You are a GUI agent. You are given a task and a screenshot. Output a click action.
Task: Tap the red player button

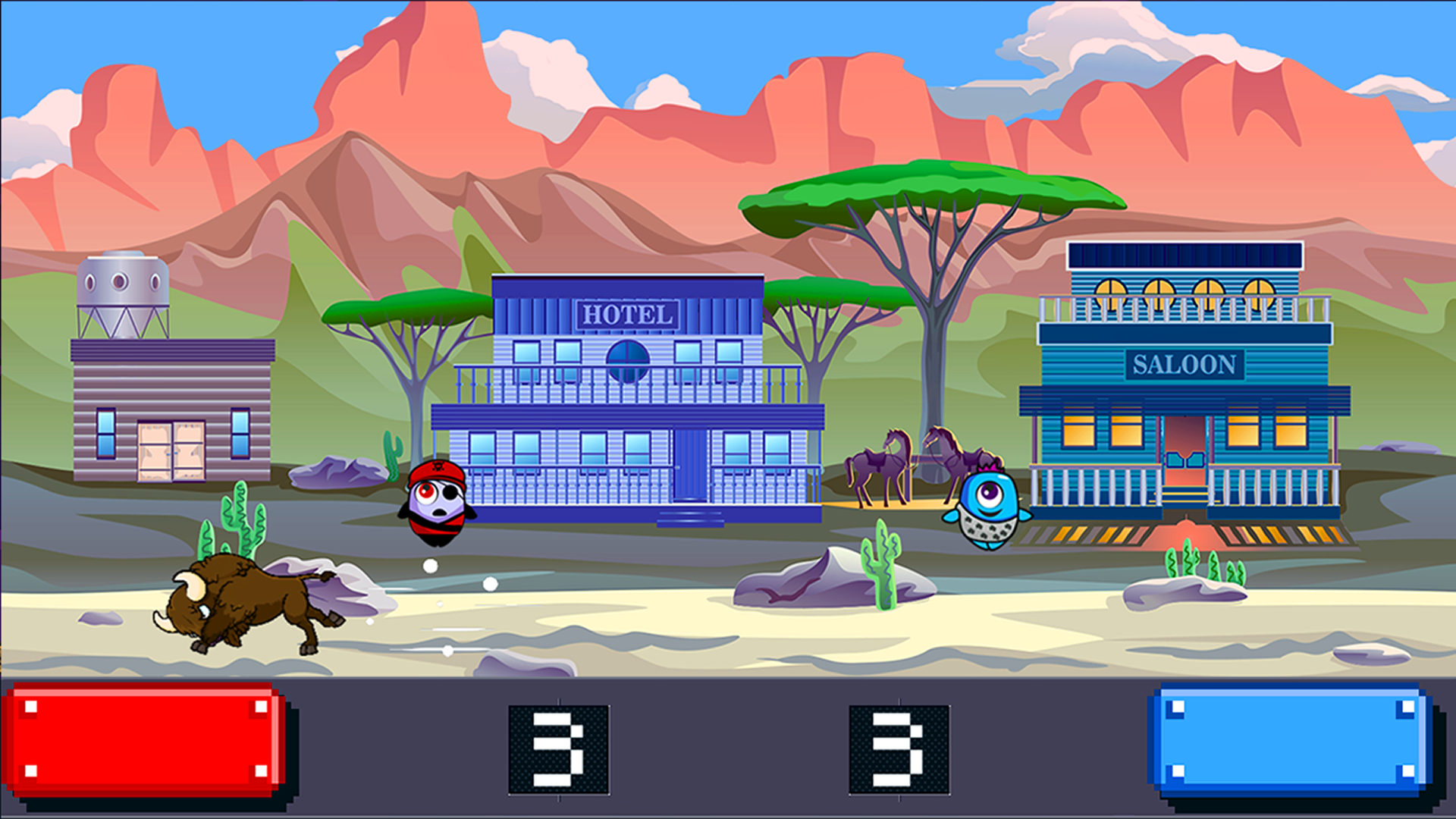[146, 739]
